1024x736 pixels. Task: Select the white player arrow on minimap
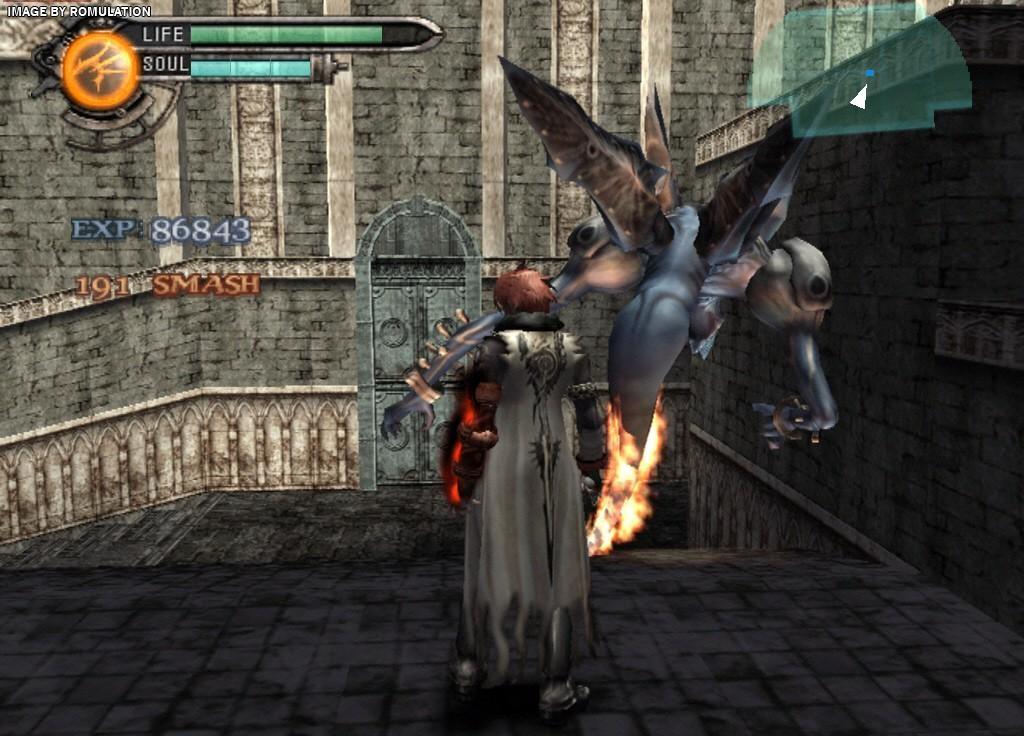(858, 97)
